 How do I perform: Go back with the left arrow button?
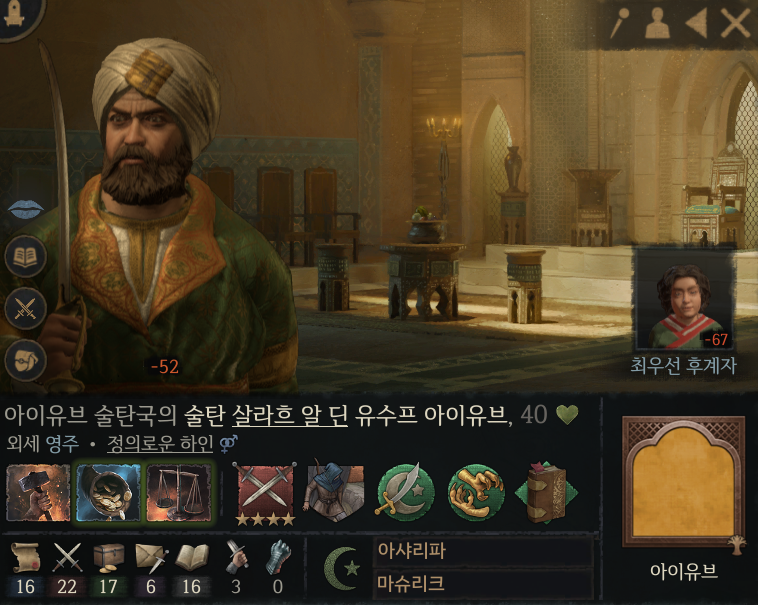(x=695, y=23)
